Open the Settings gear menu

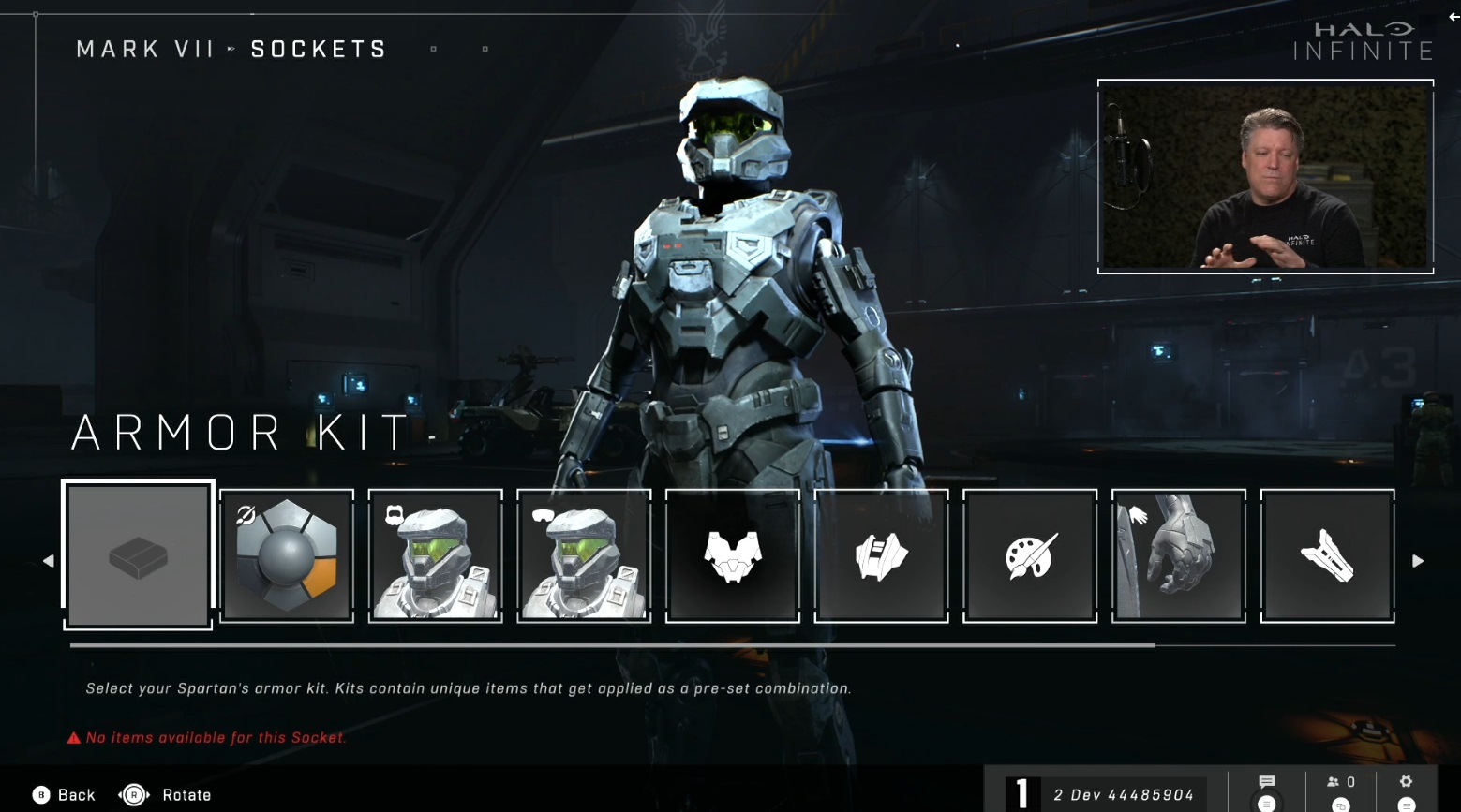(1405, 780)
